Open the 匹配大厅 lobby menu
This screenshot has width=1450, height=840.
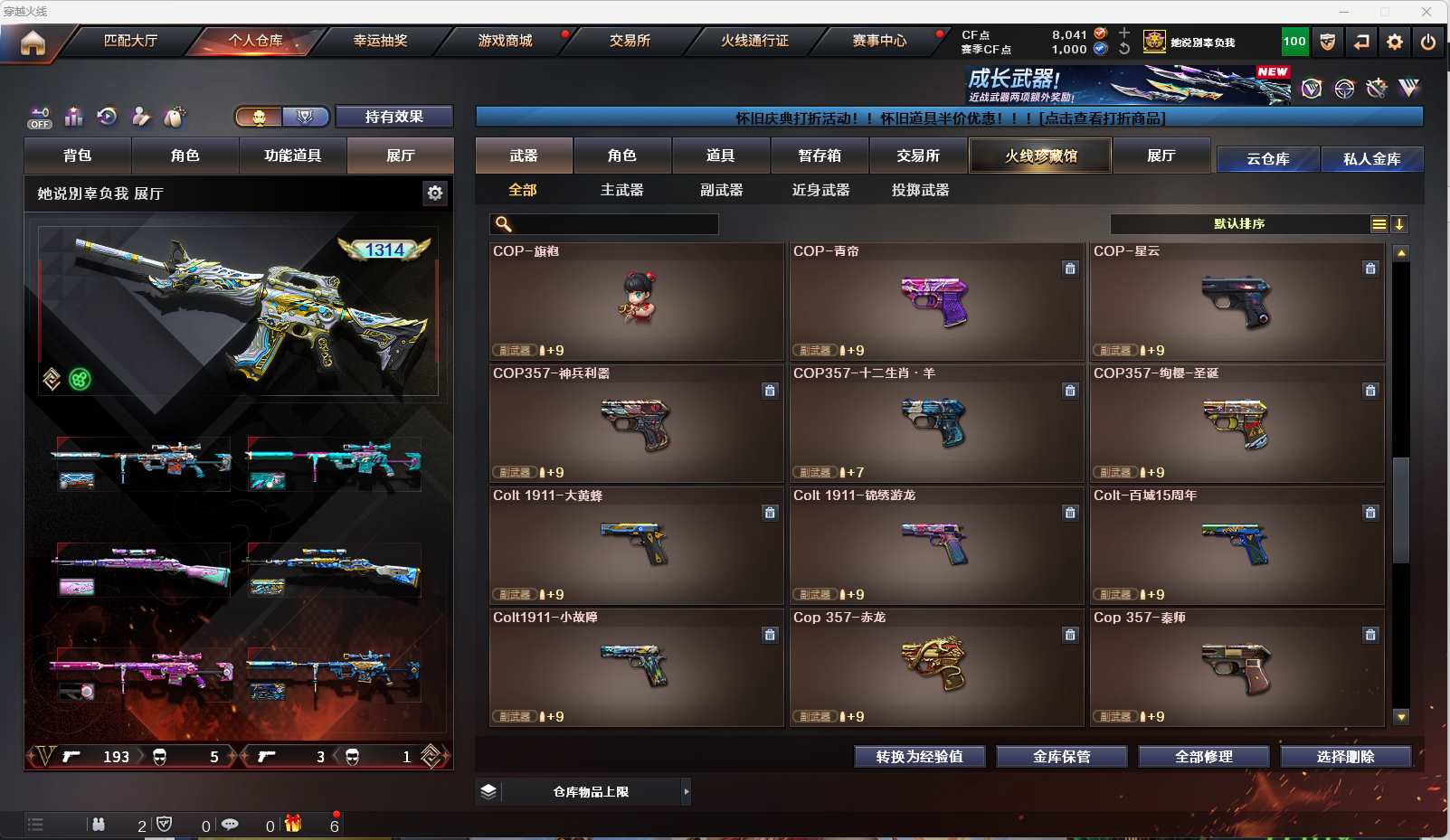[x=130, y=41]
